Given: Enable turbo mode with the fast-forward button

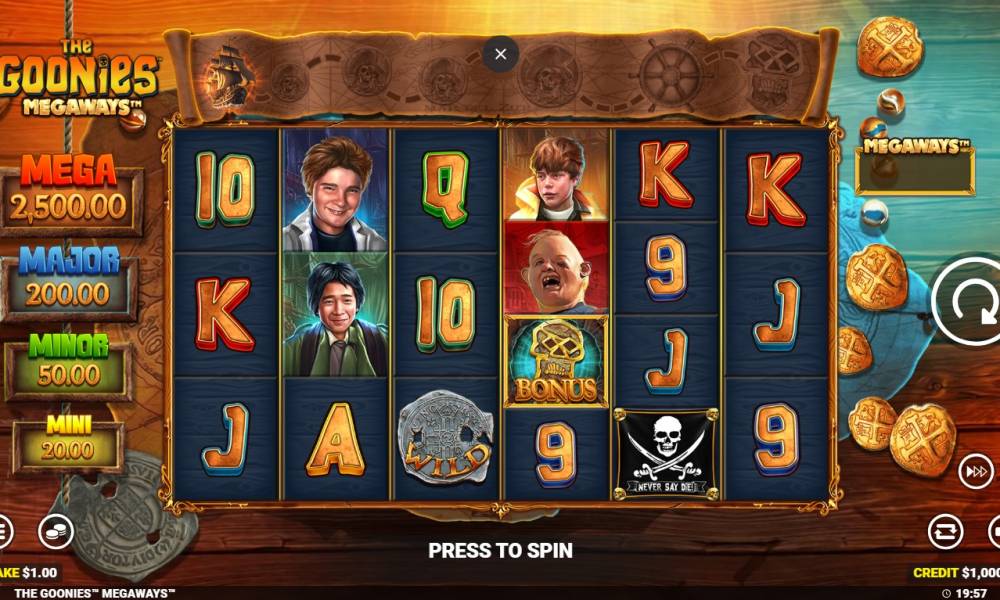Looking at the screenshot, I should click(x=975, y=472).
